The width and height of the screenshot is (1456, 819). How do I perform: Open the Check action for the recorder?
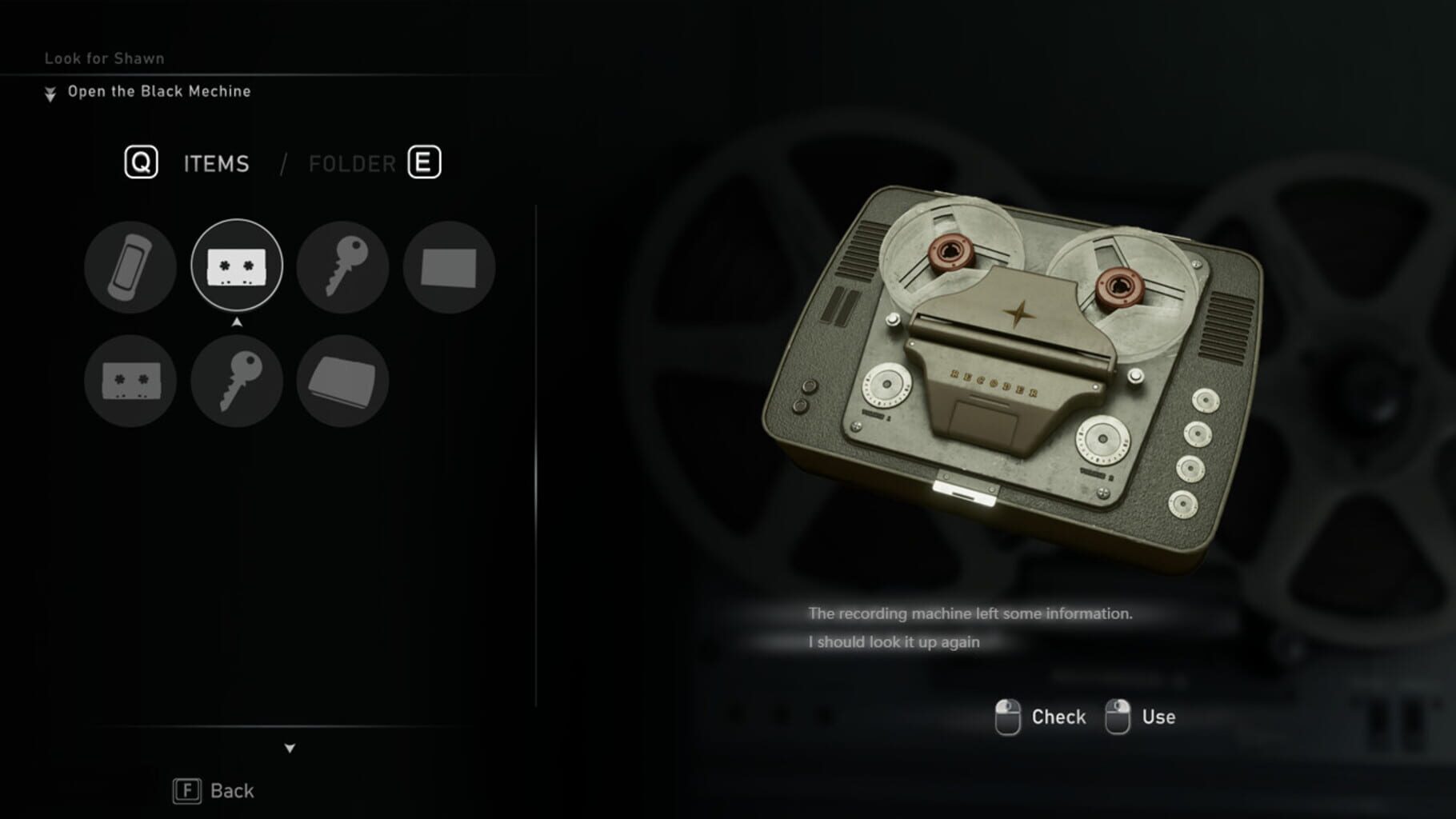click(x=1058, y=716)
